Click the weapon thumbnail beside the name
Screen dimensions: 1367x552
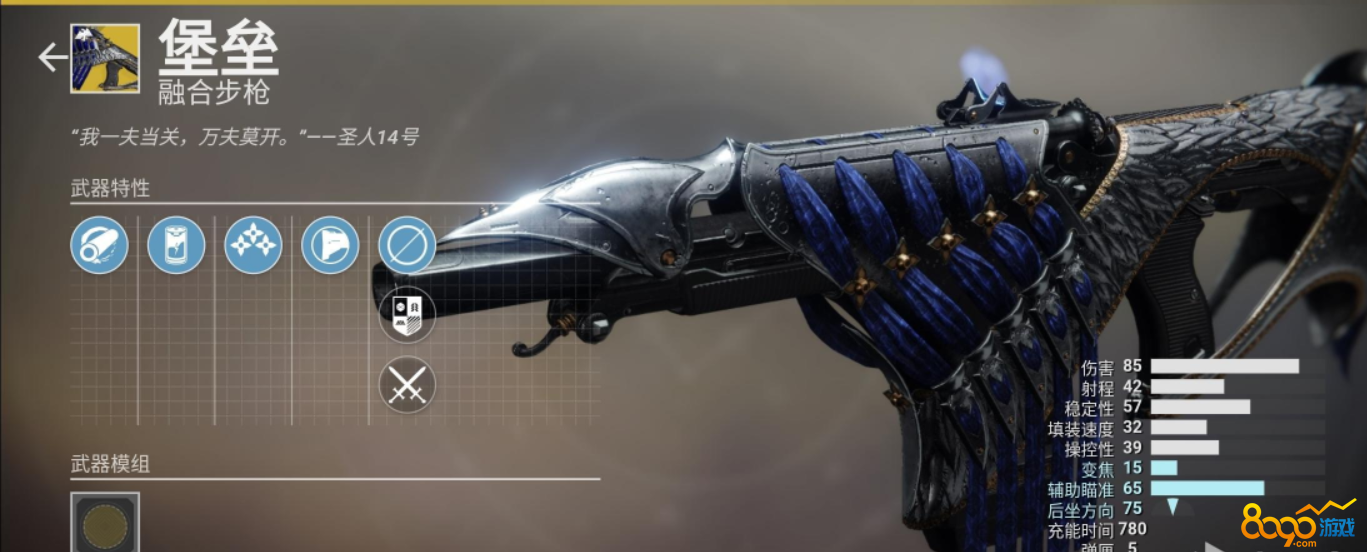point(105,58)
